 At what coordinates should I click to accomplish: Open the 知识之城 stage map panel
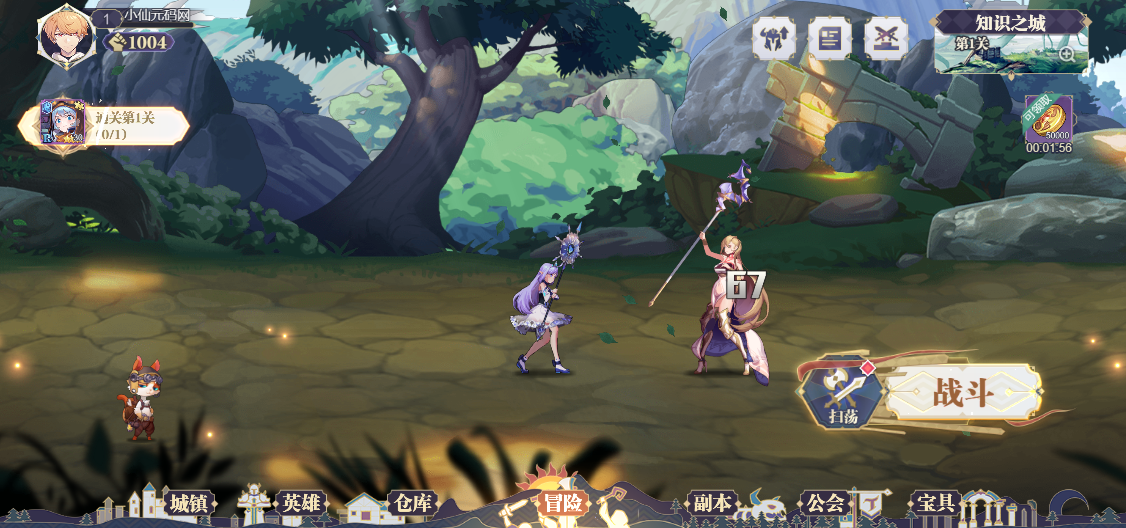[x=1009, y=43]
